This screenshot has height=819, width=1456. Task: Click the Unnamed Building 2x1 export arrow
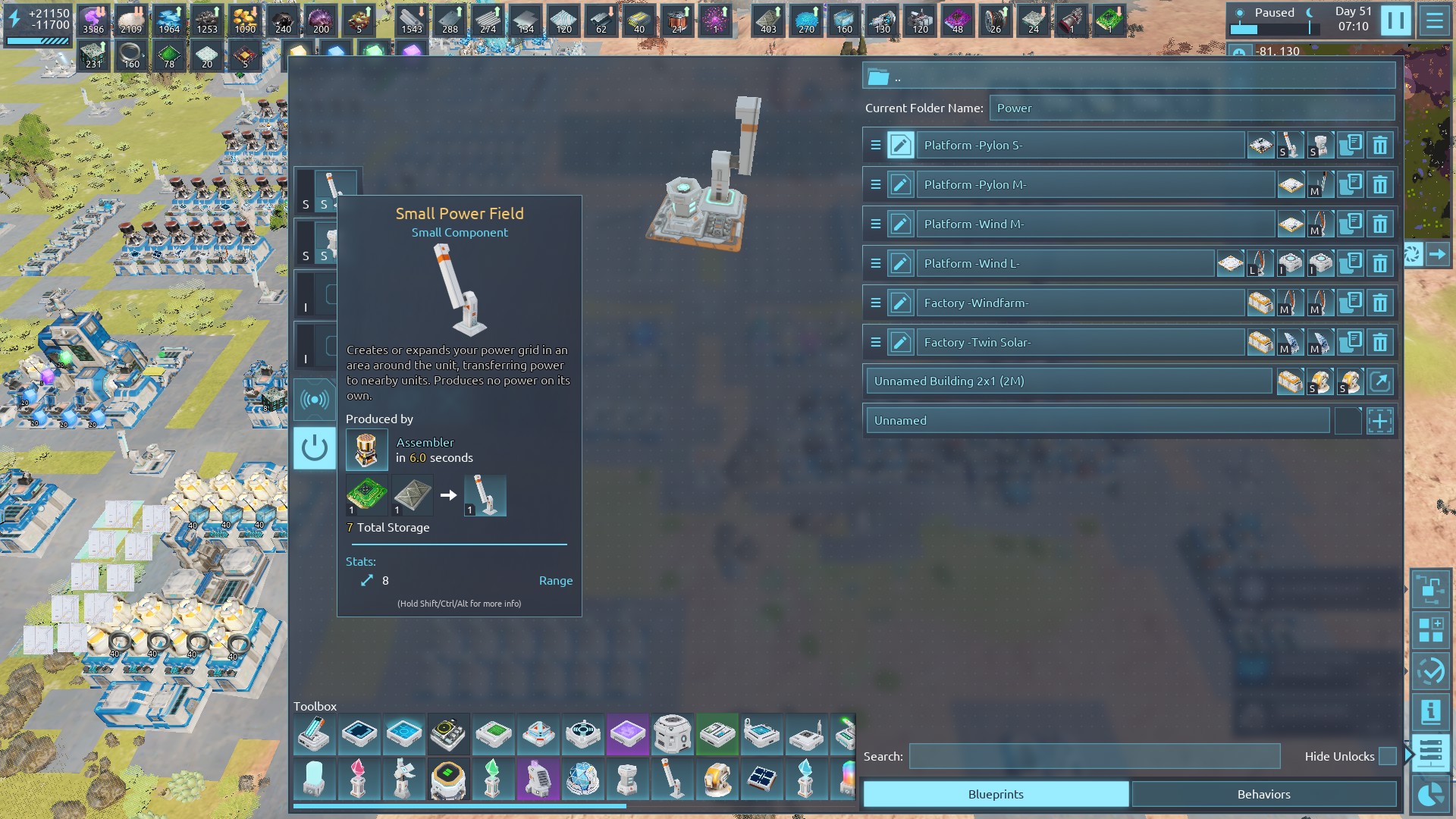tap(1380, 381)
